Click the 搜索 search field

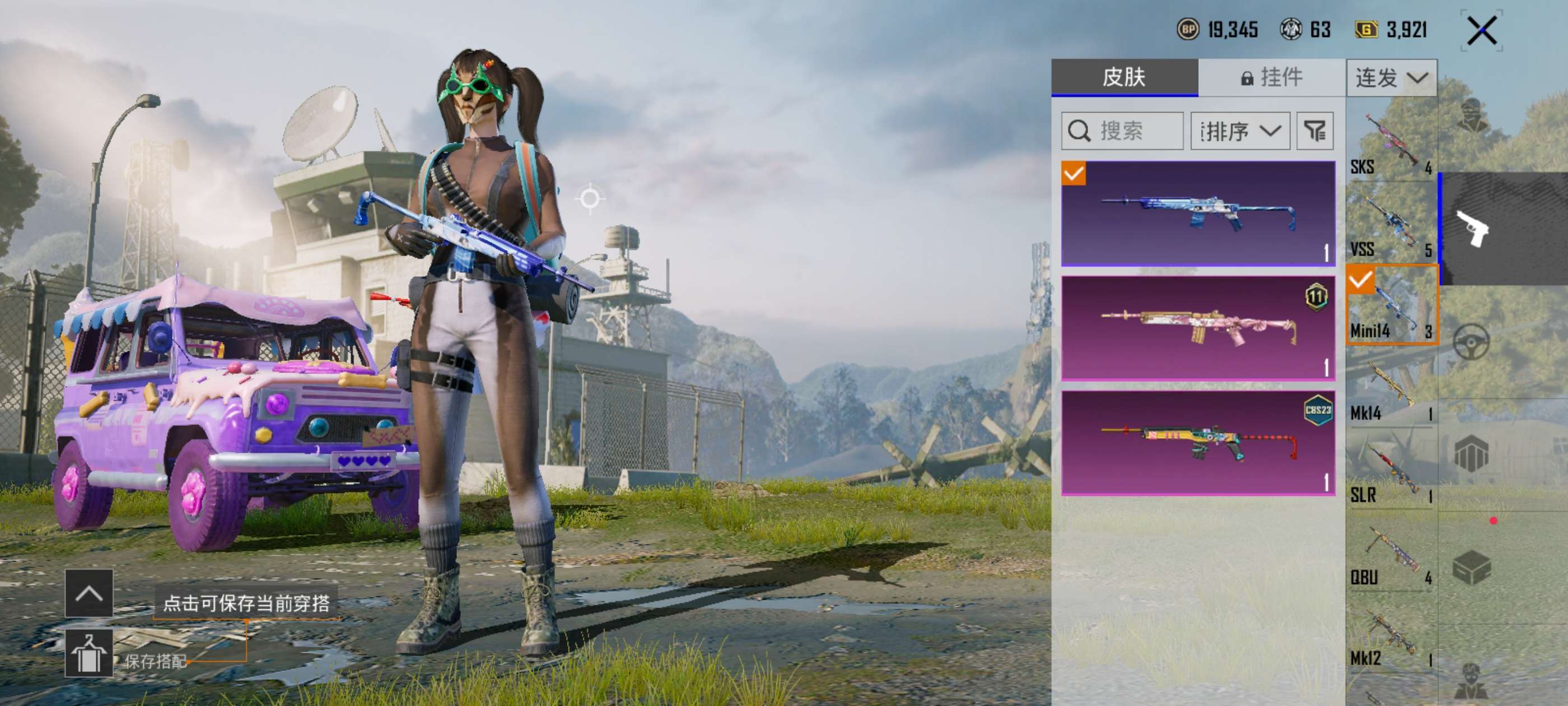pos(1122,131)
